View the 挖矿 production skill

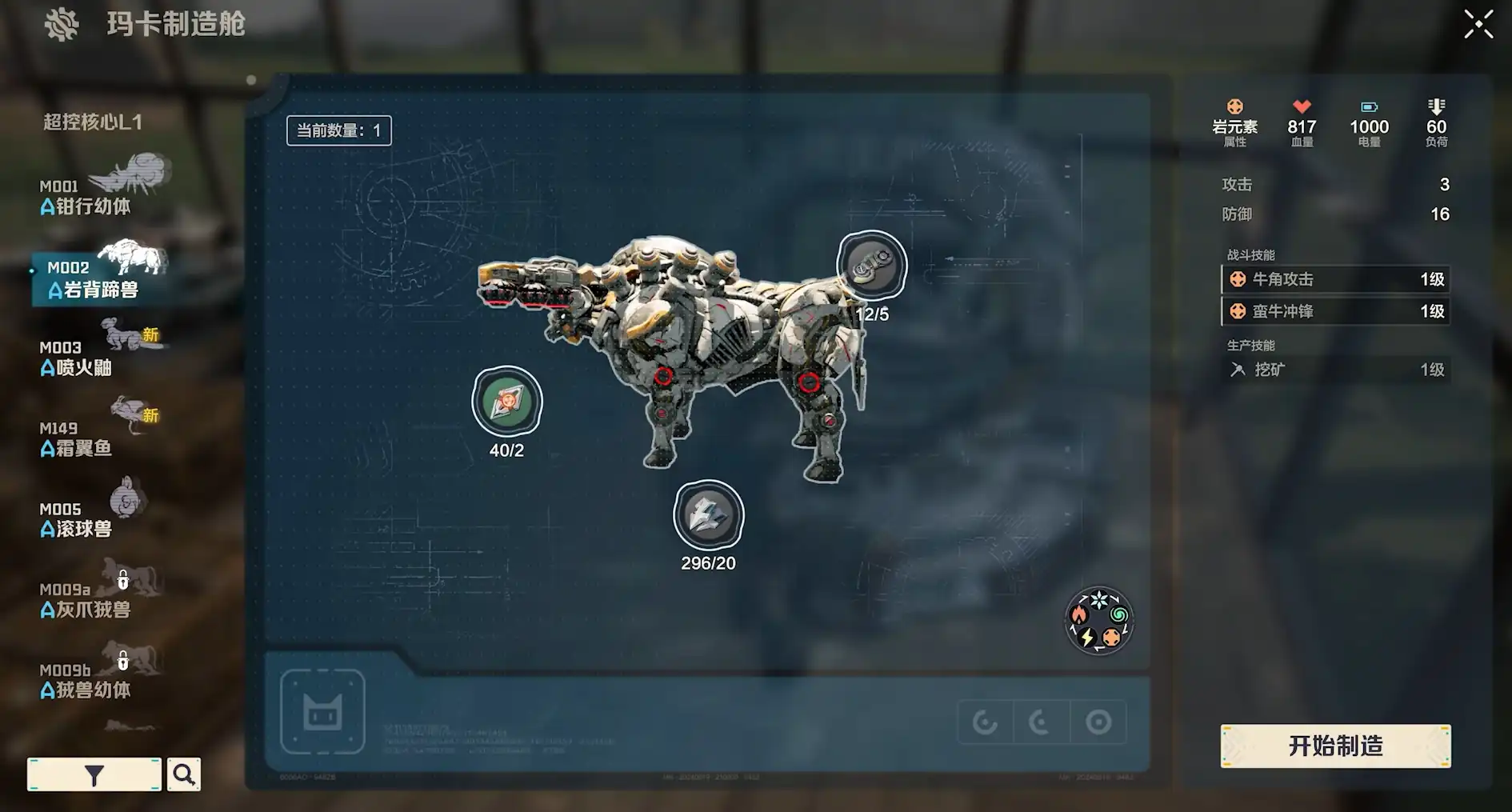click(1335, 370)
